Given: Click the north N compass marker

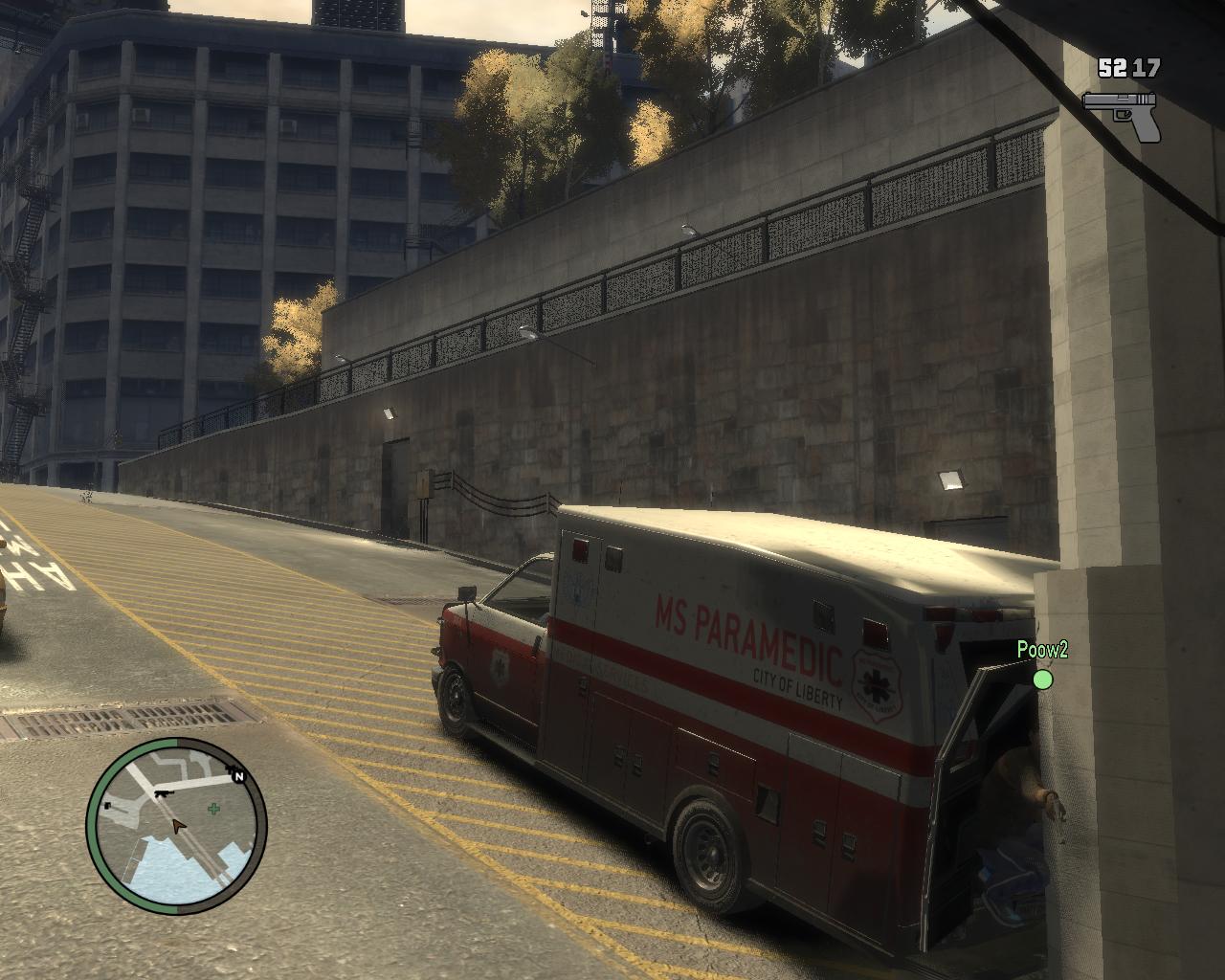Looking at the screenshot, I should 237,776.
